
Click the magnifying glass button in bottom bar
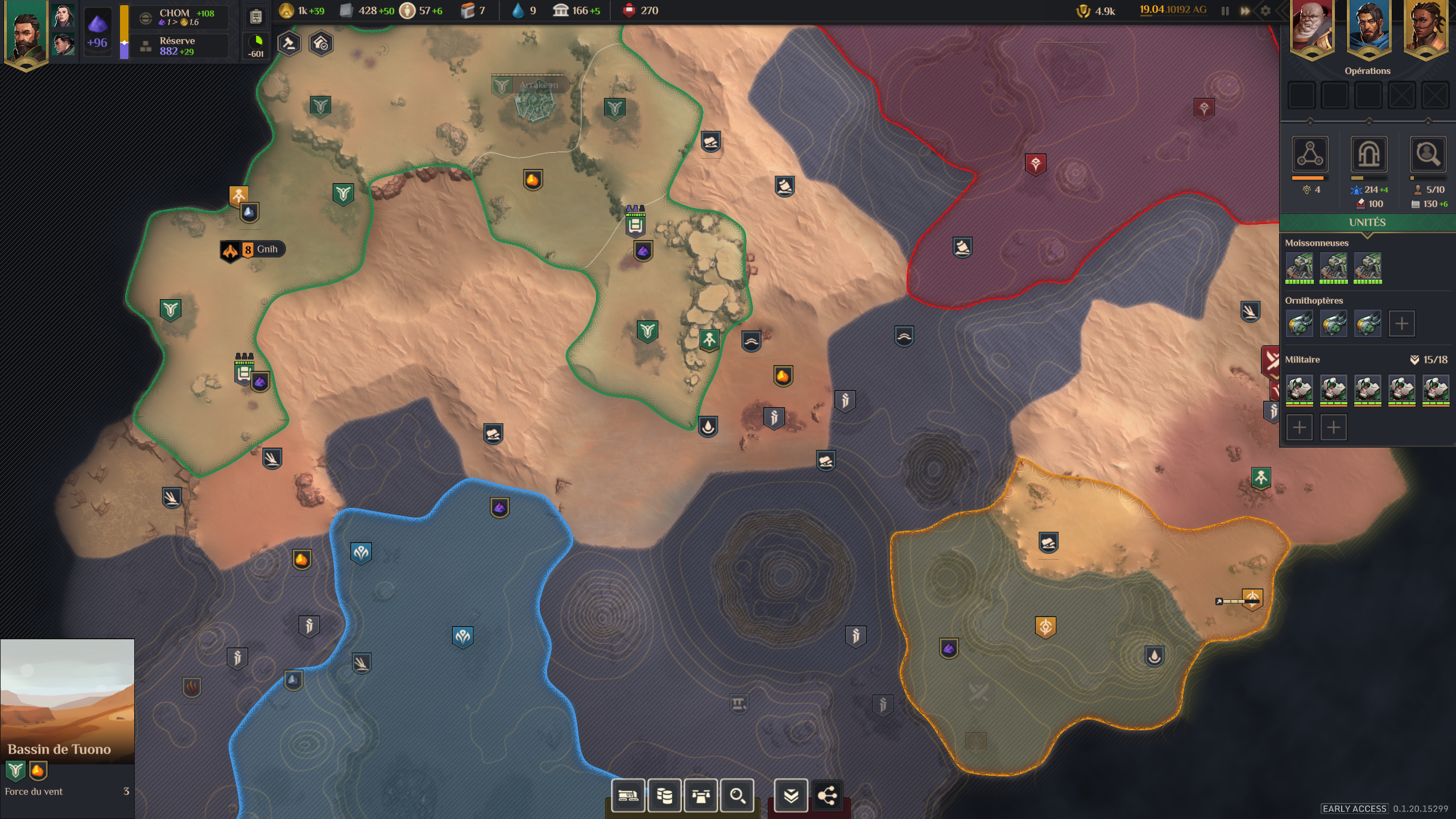tap(737, 795)
